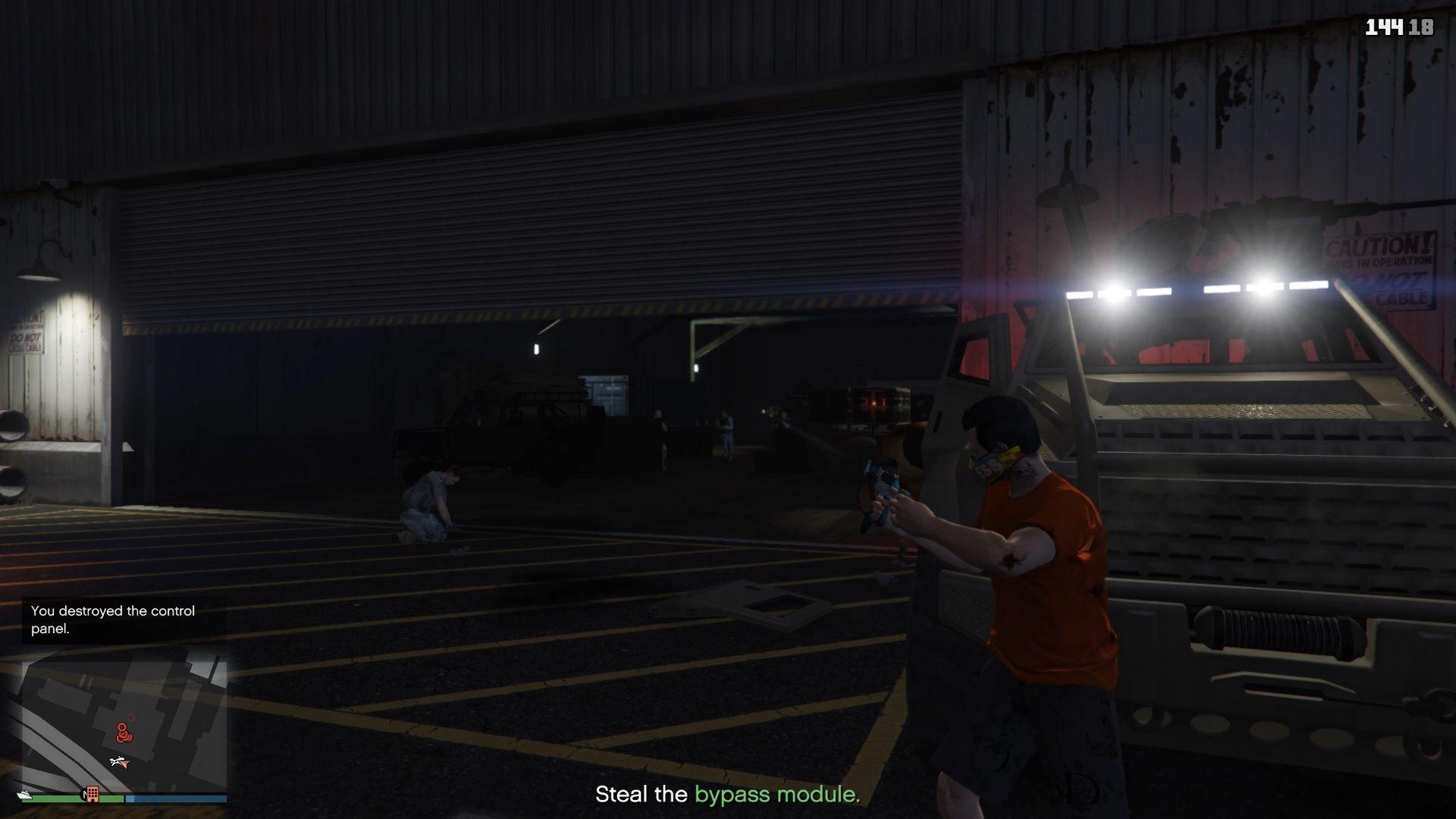Click the blue stamina bar under the minimap
This screenshot has width=1456, height=819.
click(x=177, y=797)
